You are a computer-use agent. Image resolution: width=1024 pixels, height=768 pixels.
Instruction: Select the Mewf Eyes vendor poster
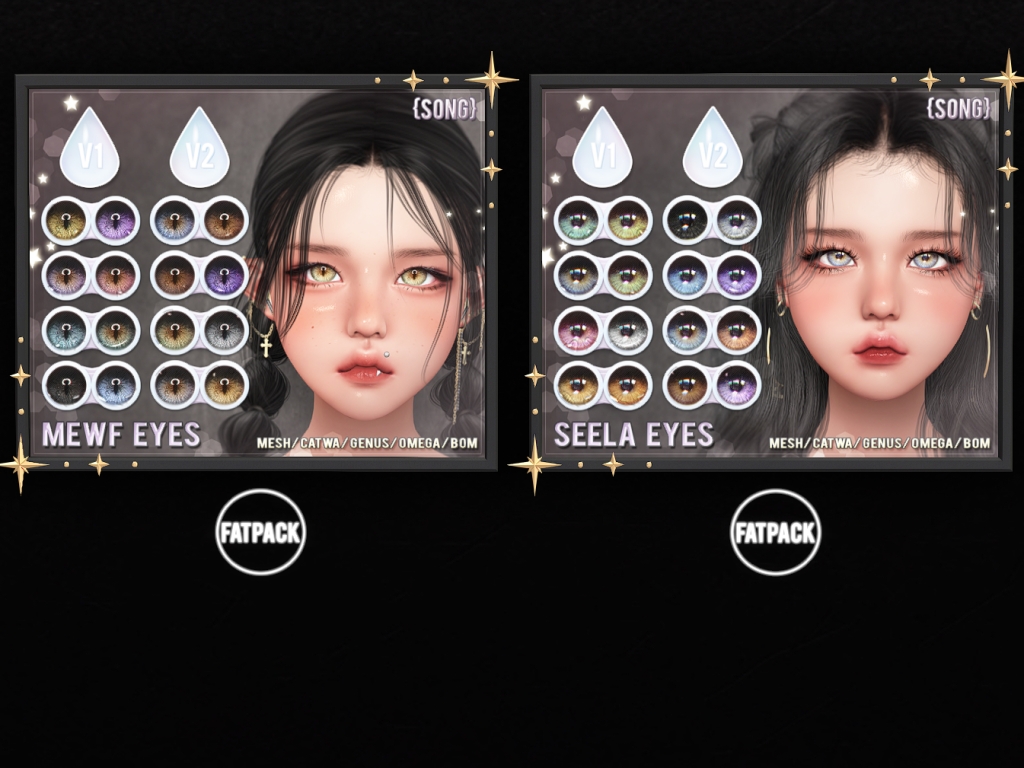(257, 272)
